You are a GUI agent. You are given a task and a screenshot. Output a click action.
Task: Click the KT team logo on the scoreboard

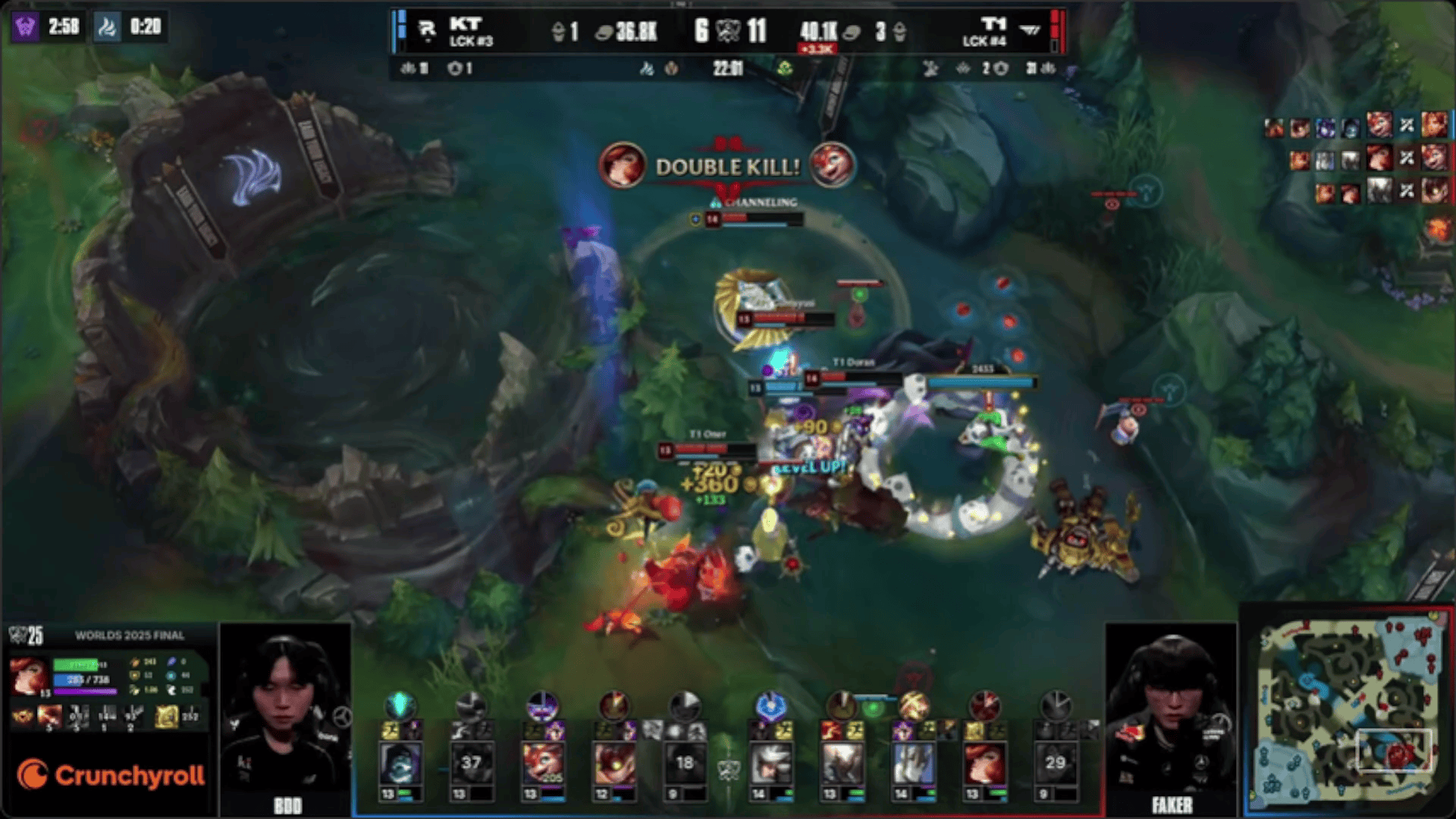pyautogui.click(x=427, y=30)
